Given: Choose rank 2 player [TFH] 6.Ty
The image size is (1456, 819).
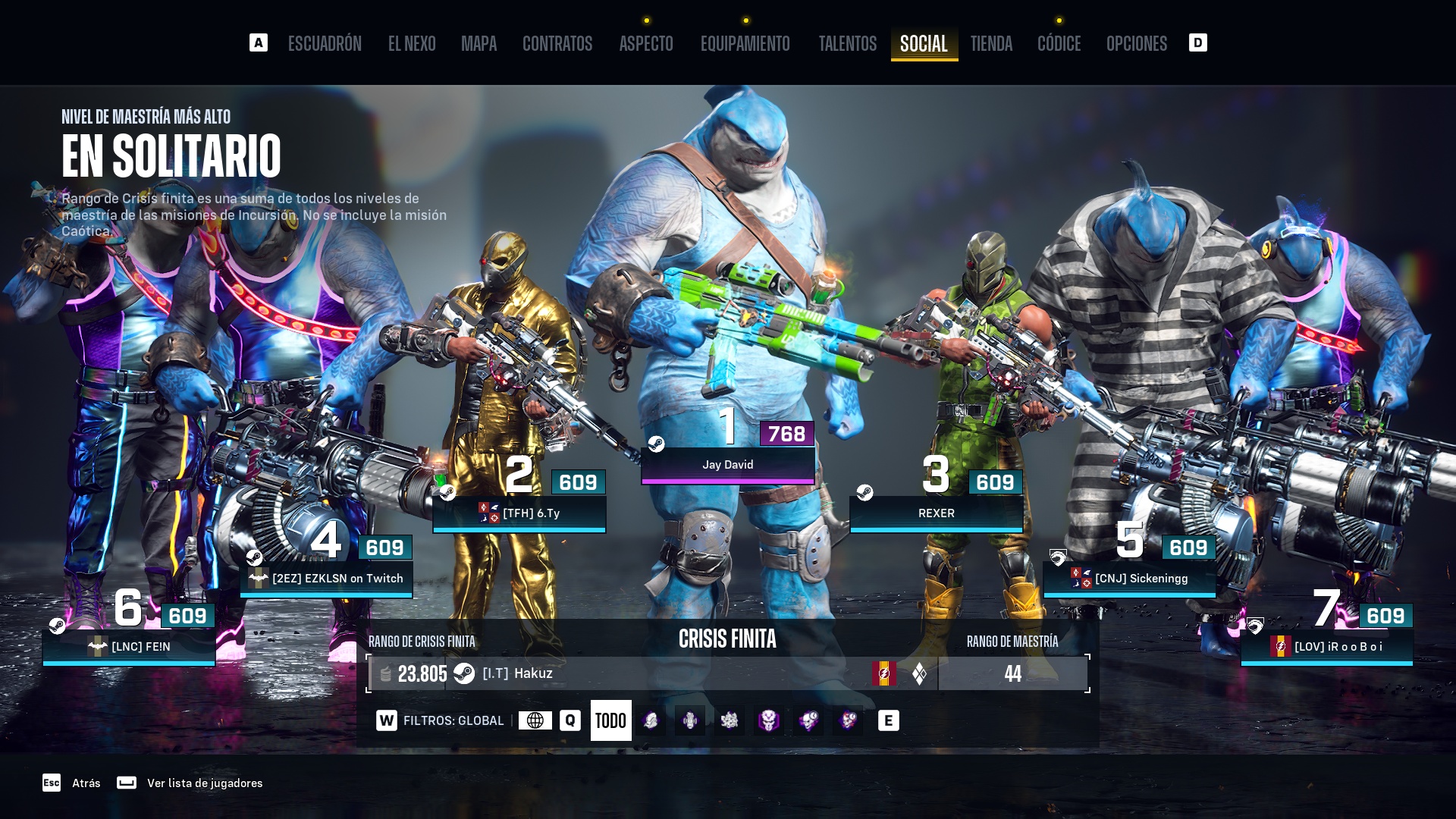Looking at the screenshot, I should [519, 513].
